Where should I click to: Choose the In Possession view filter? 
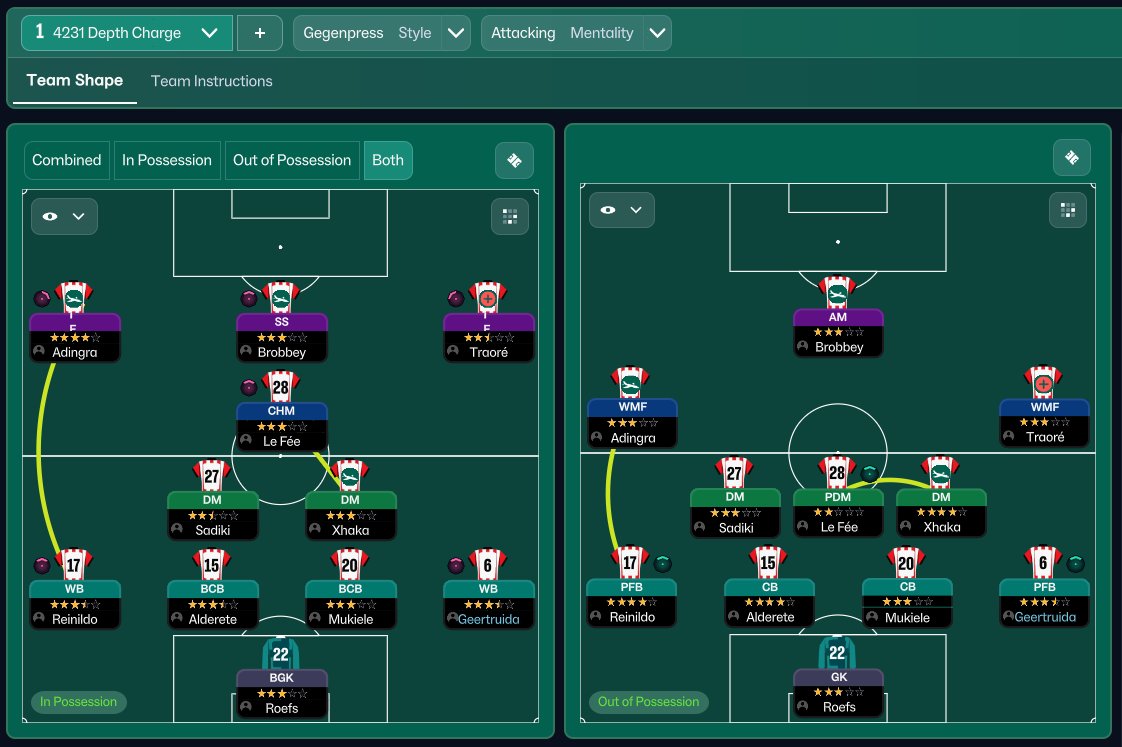167,160
